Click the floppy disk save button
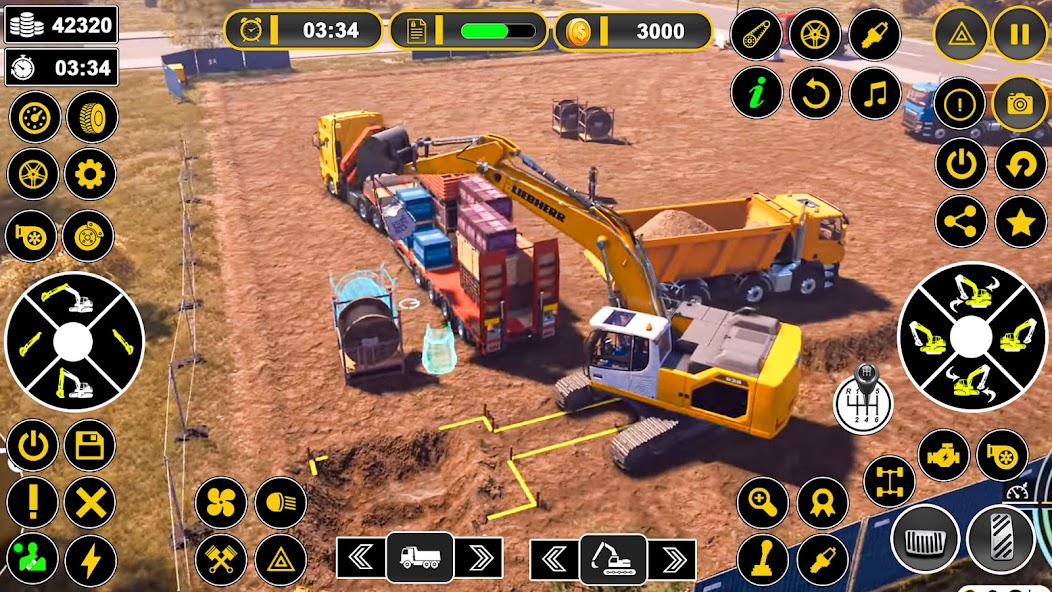Image resolution: width=1052 pixels, height=592 pixels. click(91, 445)
